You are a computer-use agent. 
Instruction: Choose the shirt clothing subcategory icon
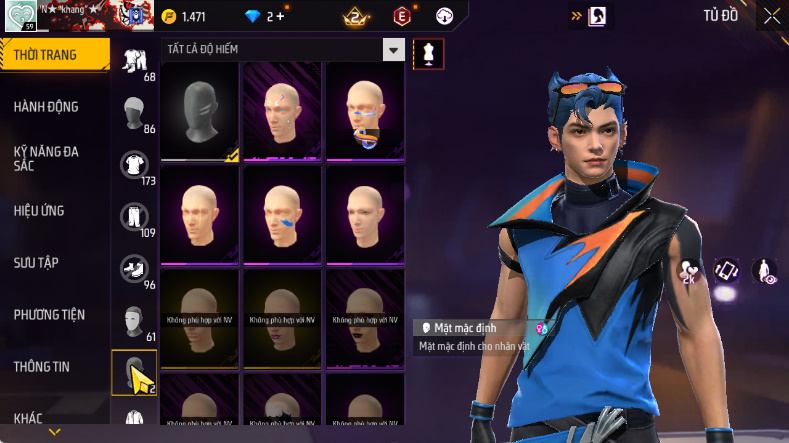click(133, 165)
